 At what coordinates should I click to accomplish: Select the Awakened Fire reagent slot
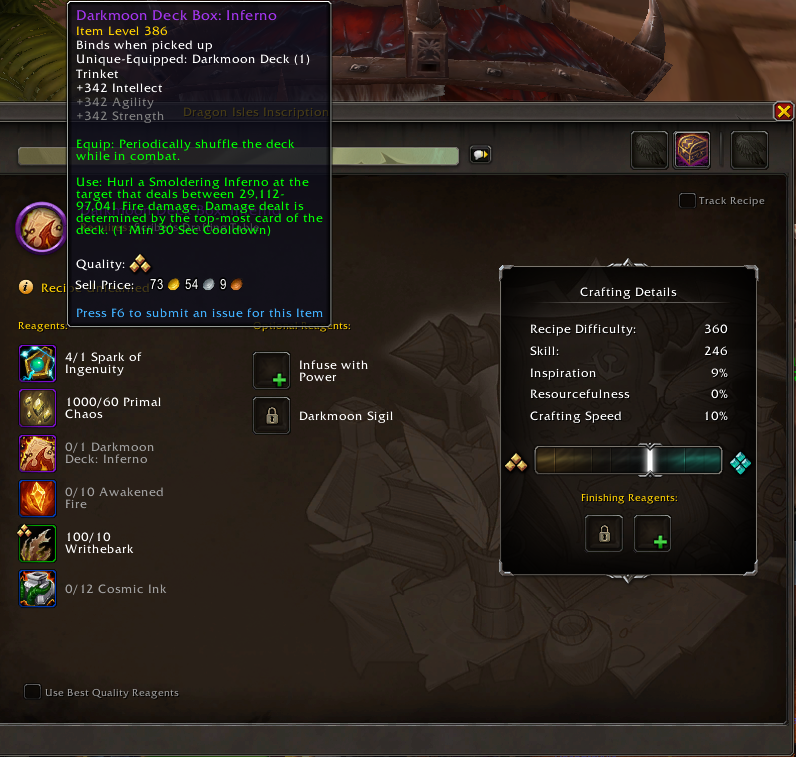click(38, 498)
